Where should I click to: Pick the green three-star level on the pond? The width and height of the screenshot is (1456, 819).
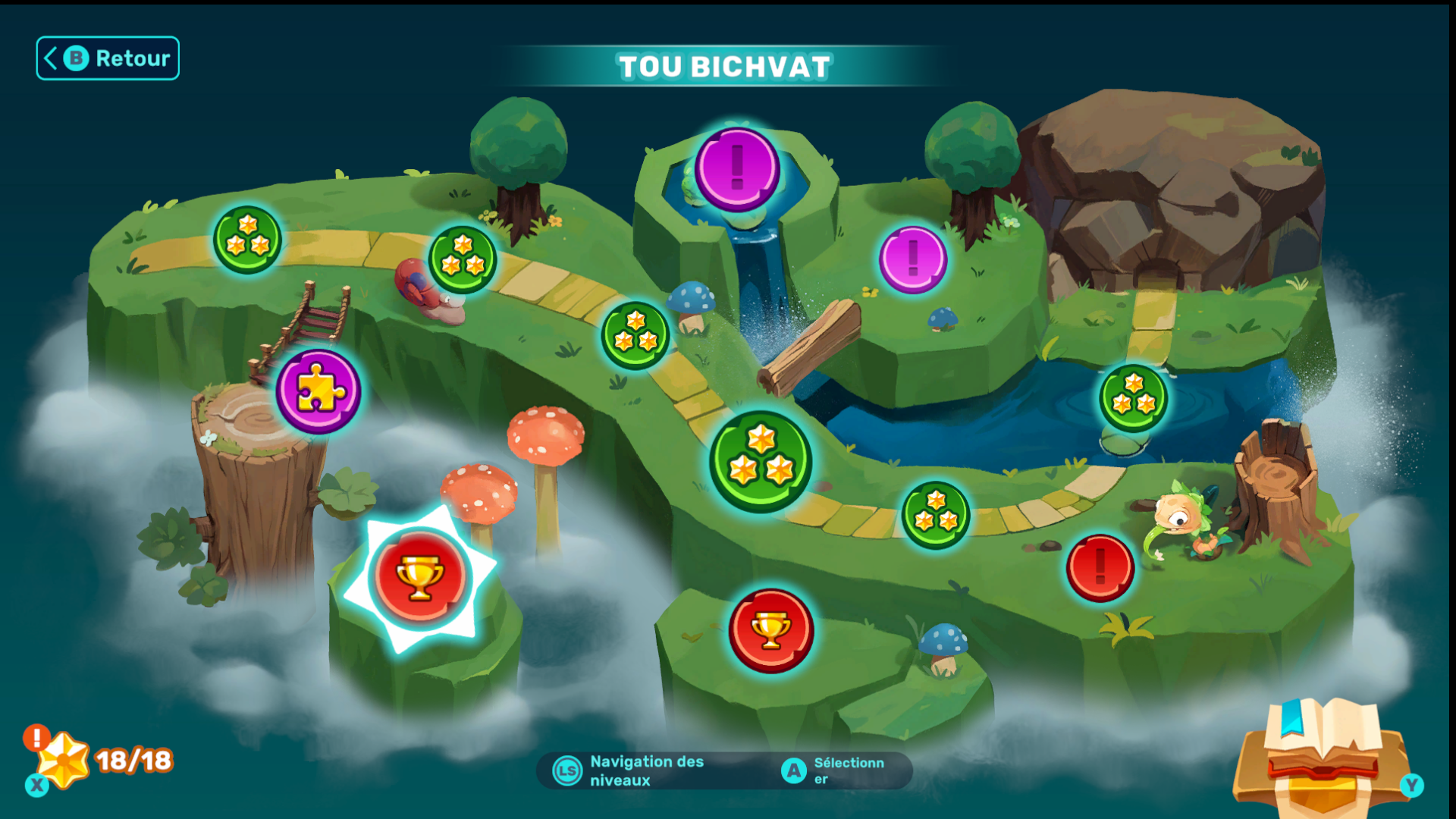(1133, 397)
